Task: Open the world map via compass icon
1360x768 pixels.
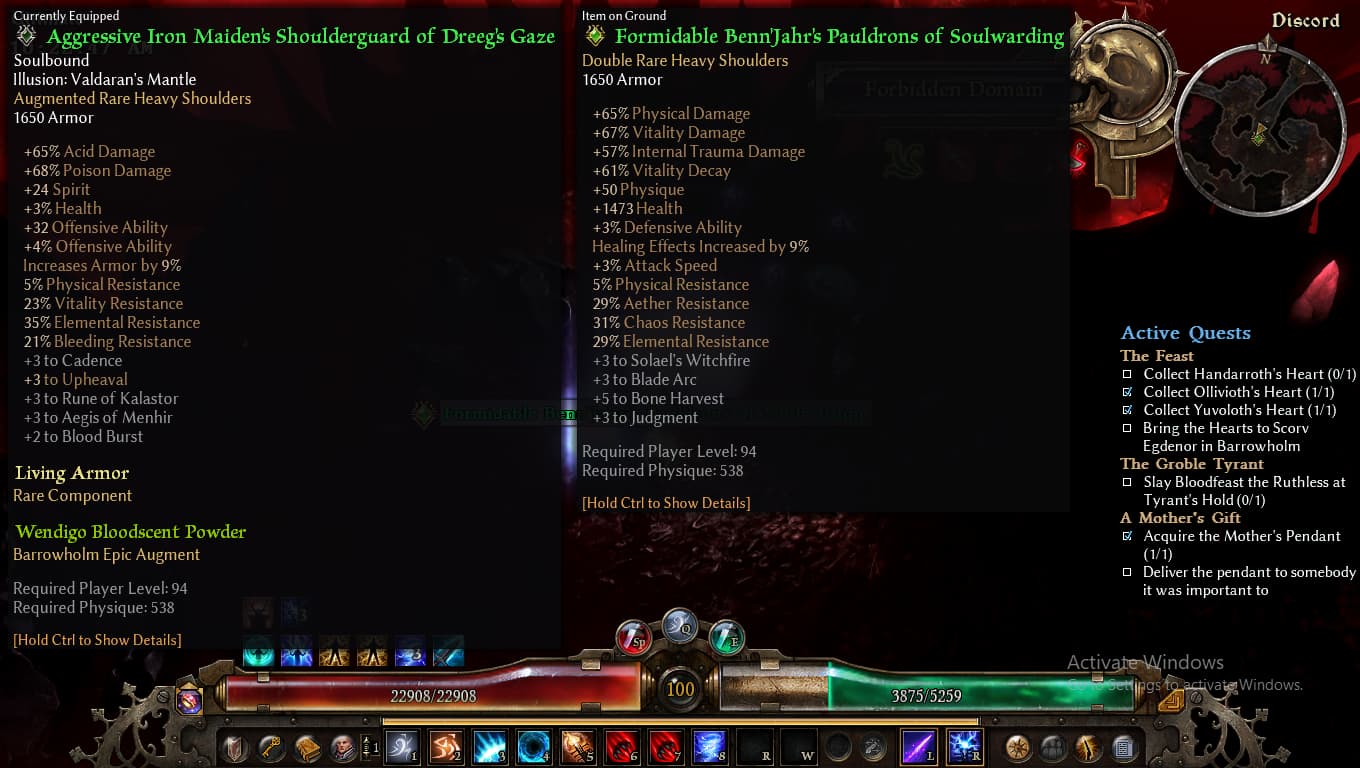Action: [1018, 747]
